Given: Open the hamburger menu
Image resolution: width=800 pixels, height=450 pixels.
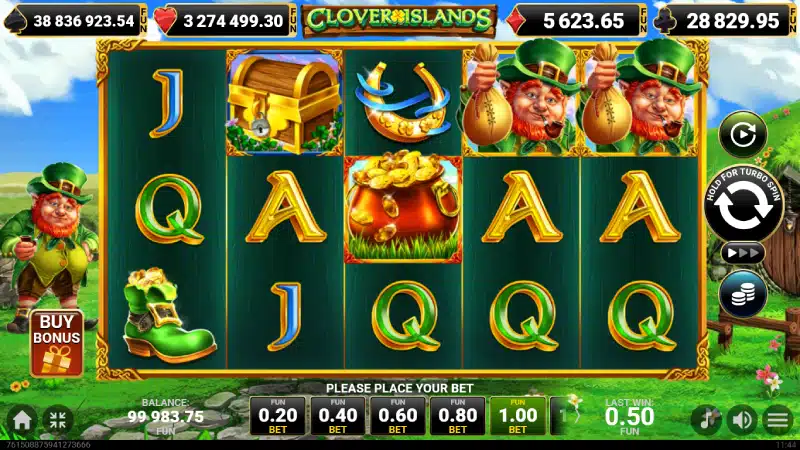Looking at the screenshot, I should pos(776,419).
